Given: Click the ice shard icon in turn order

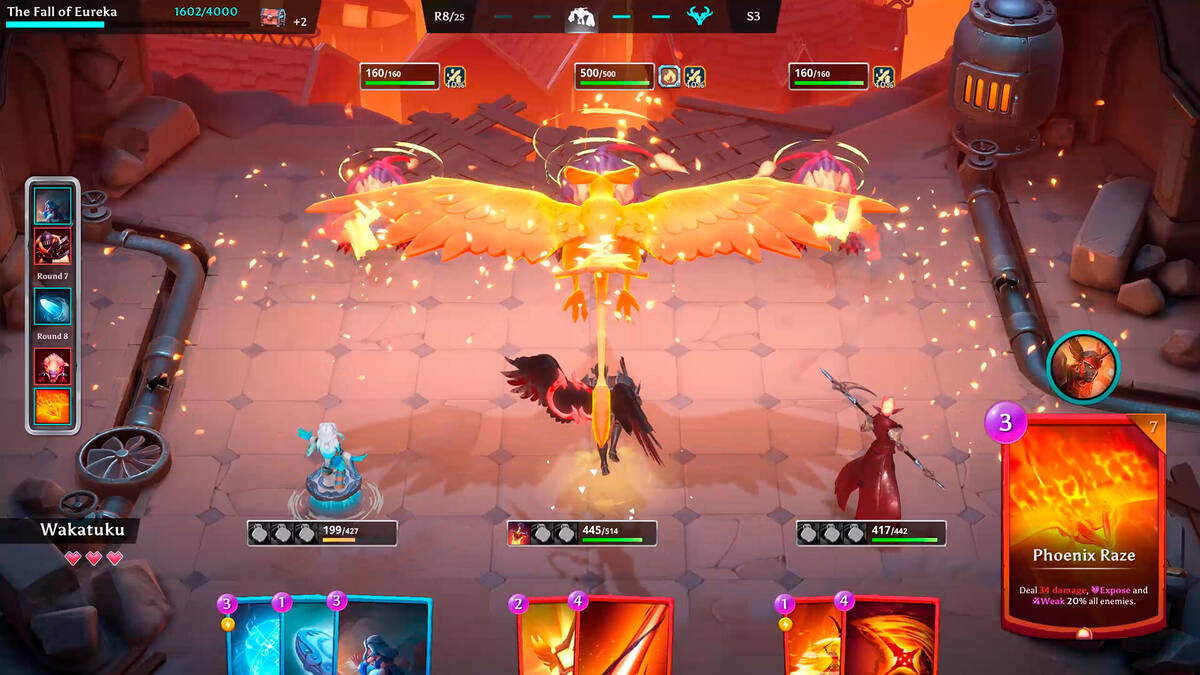Looking at the screenshot, I should 53,306.
